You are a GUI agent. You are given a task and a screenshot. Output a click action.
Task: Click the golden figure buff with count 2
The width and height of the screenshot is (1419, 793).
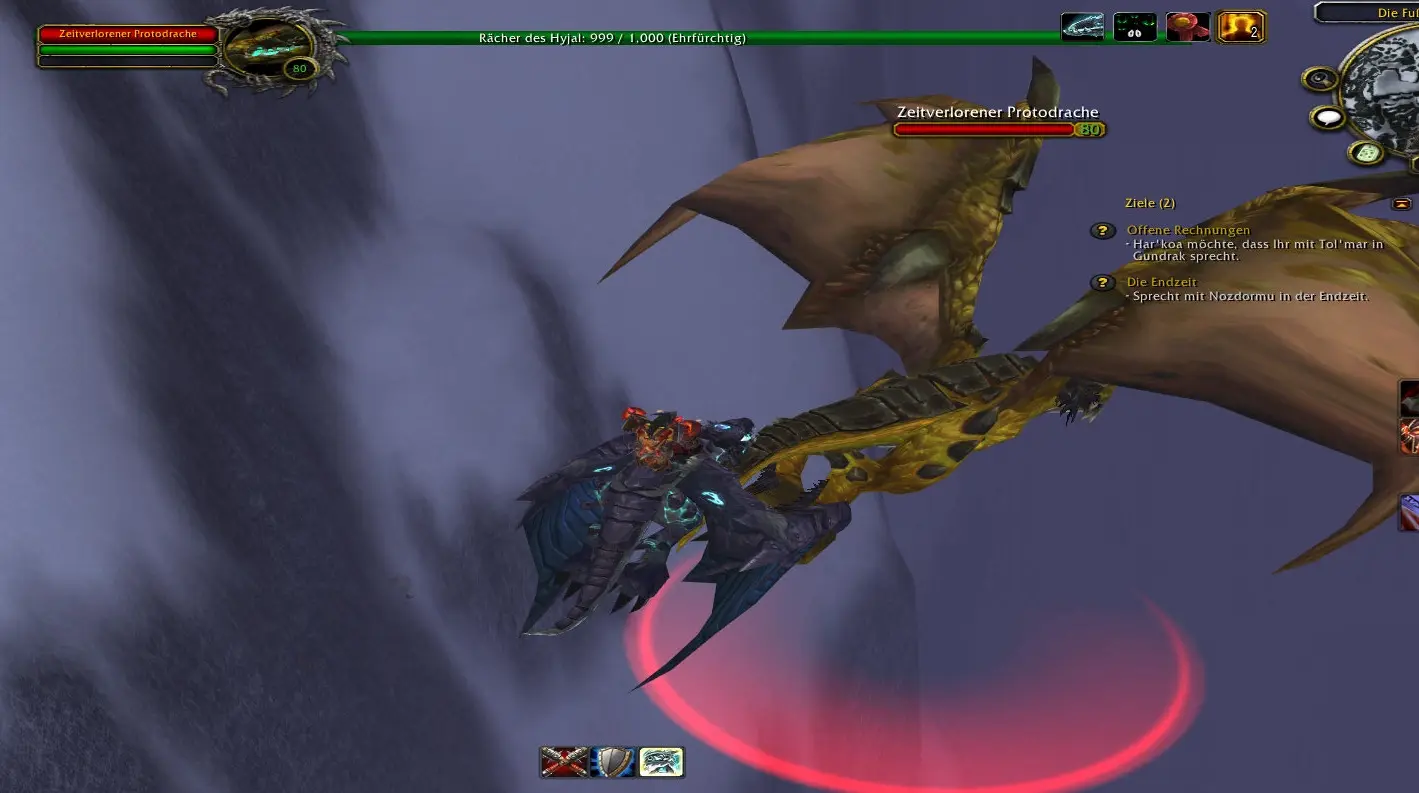click(1240, 27)
